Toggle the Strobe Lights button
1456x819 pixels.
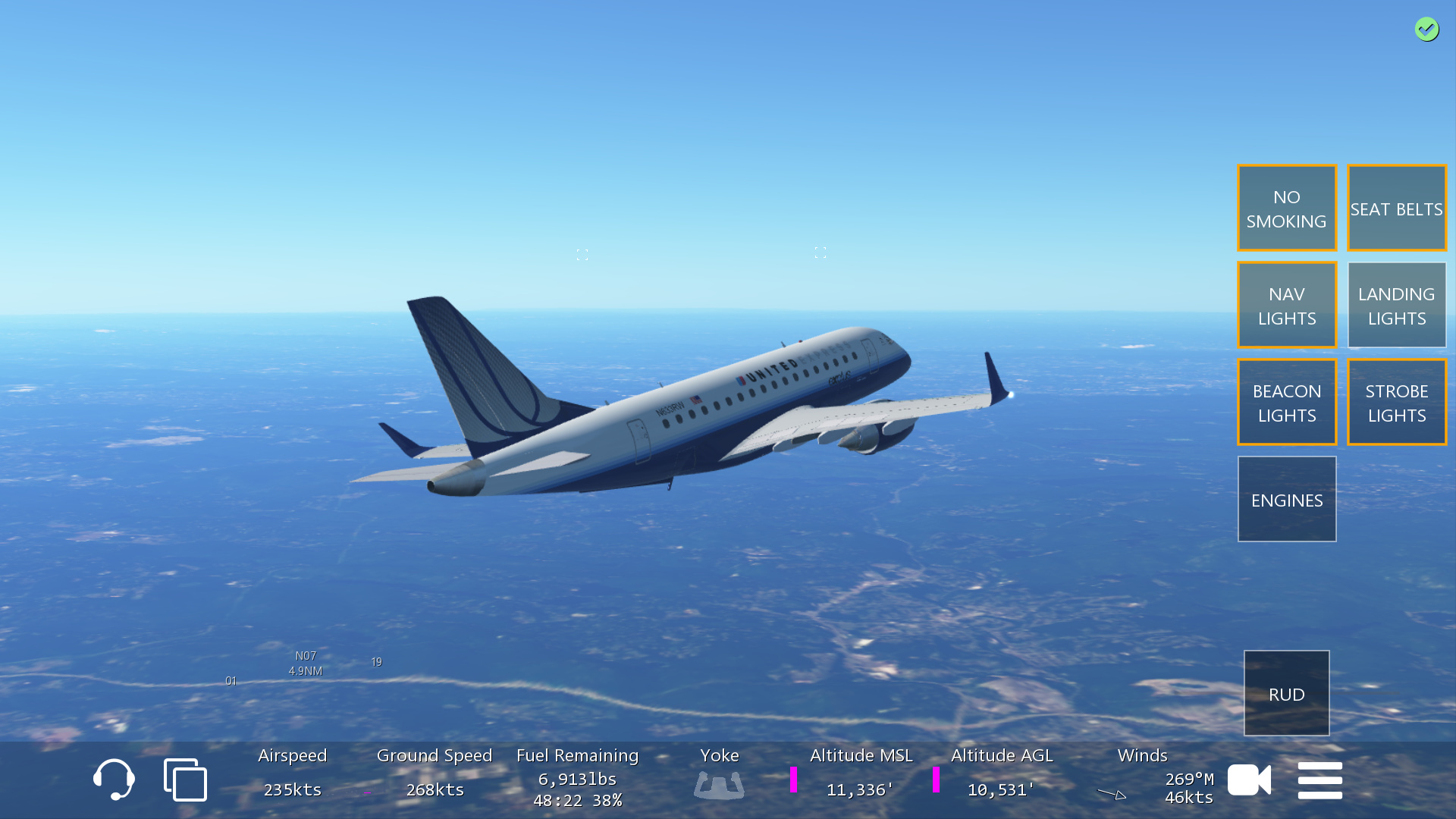coord(1396,403)
